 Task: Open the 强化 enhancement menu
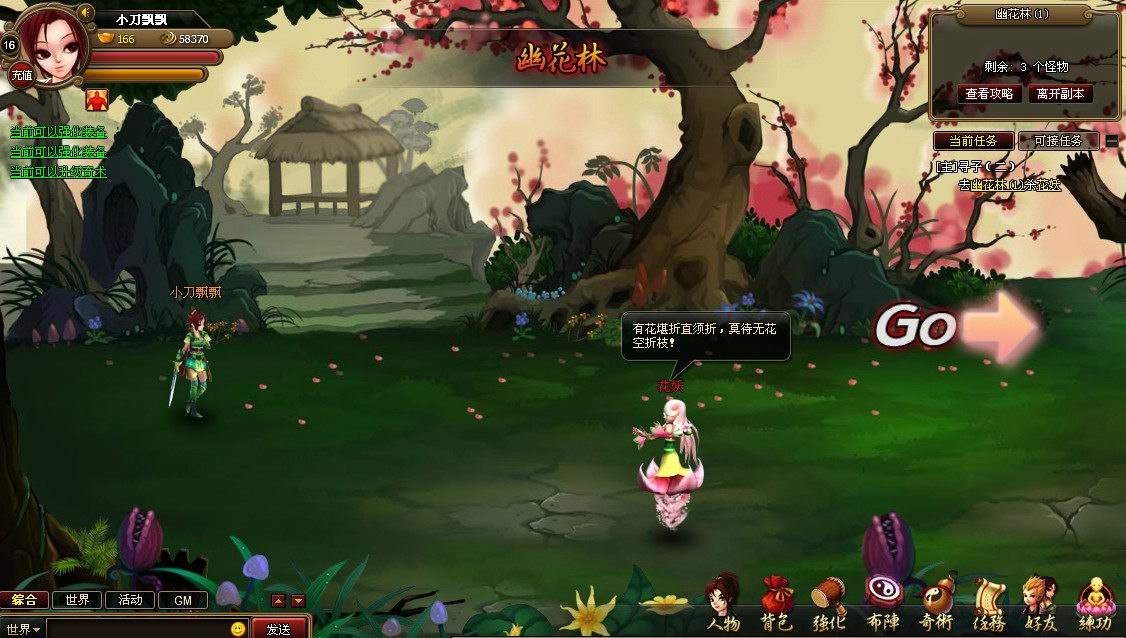[829, 603]
